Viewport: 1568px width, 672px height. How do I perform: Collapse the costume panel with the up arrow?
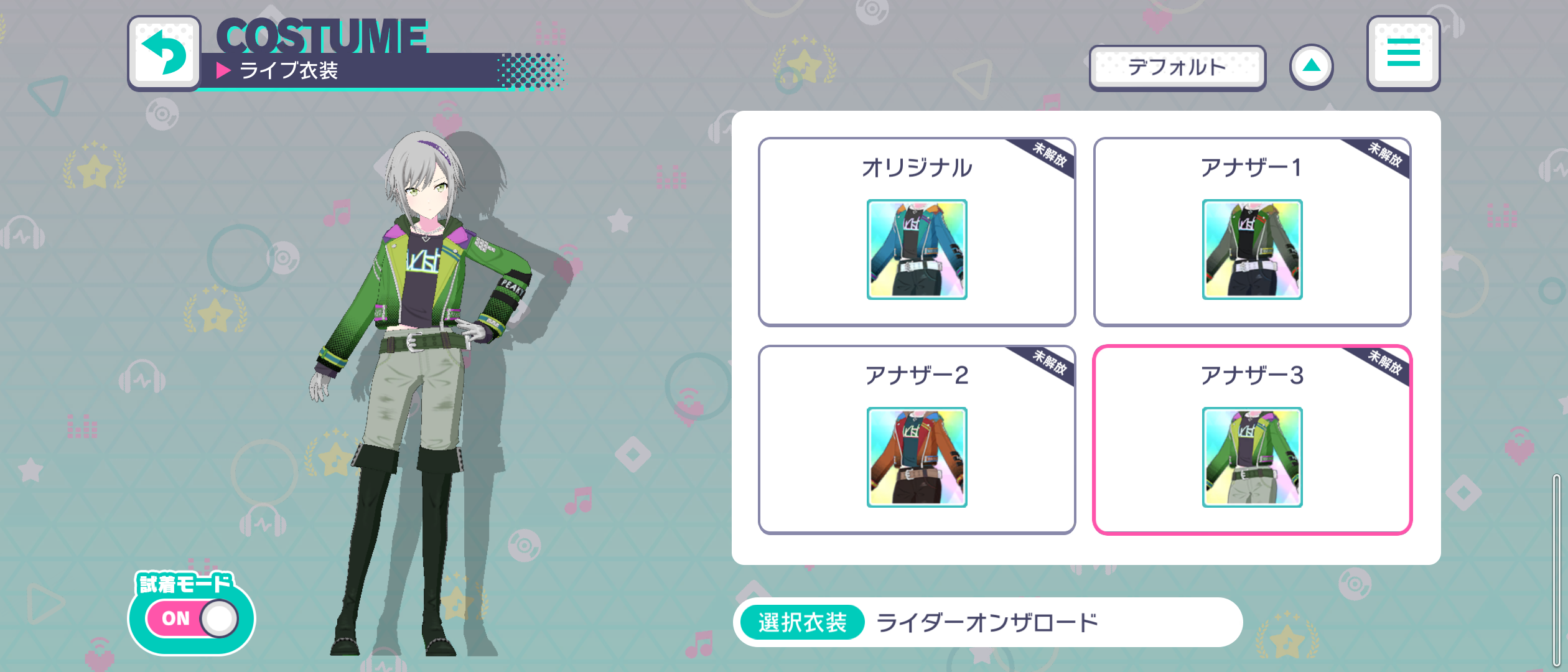tap(1311, 67)
